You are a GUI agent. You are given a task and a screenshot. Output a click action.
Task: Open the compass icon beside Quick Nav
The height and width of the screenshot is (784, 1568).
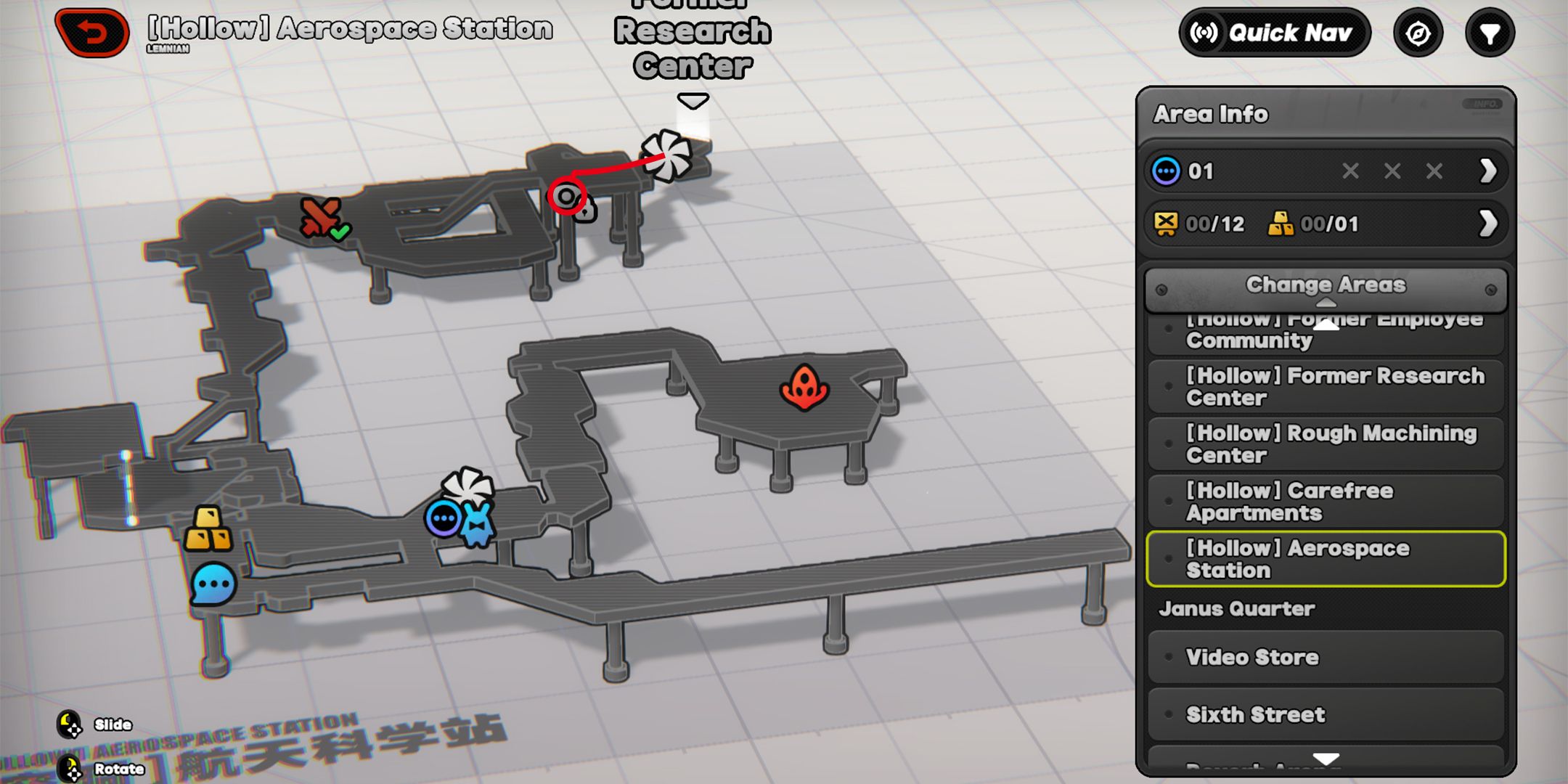point(1418,32)
